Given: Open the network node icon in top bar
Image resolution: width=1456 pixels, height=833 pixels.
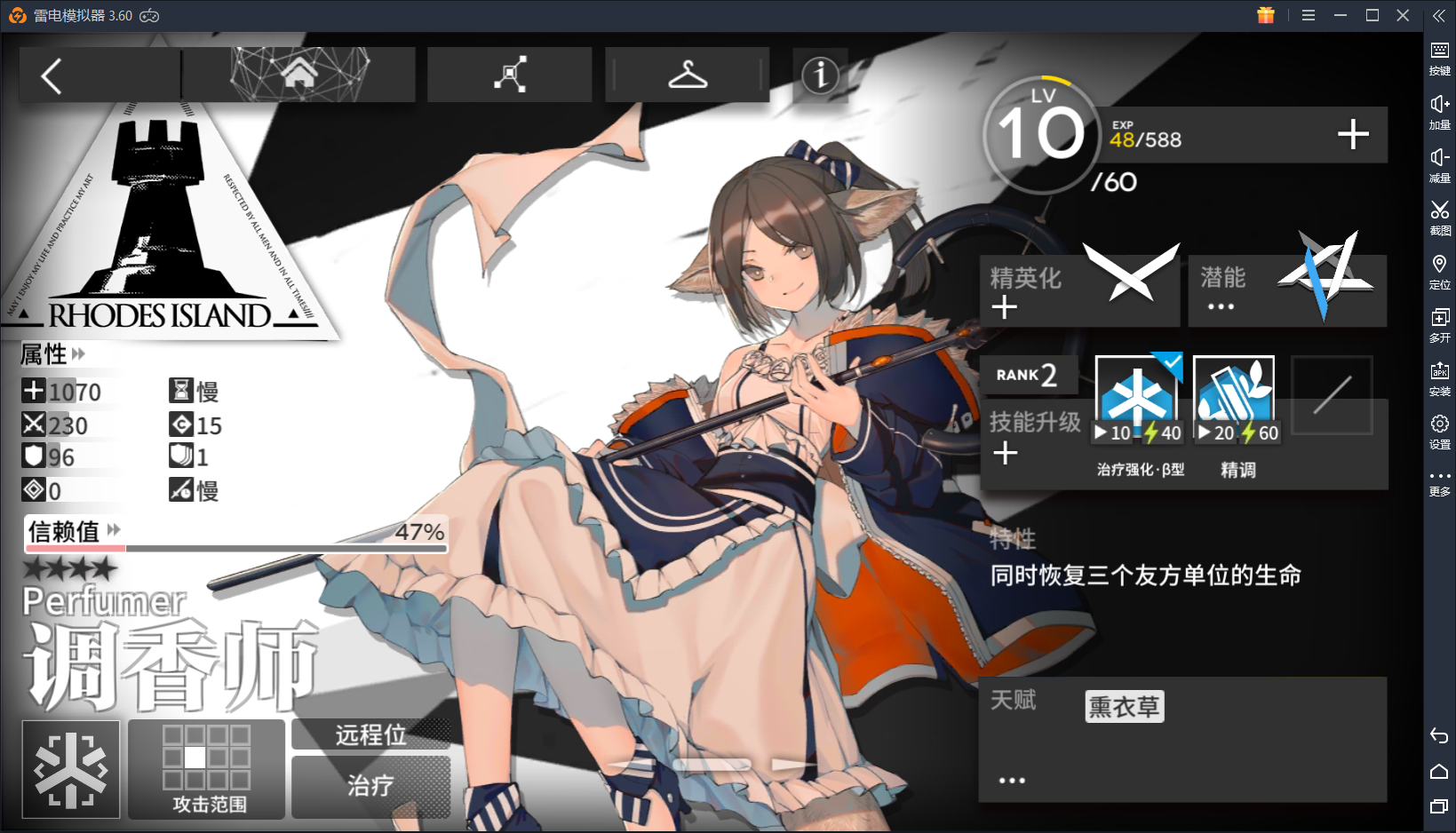Looking at the screenshot, I should click(x=509, y=75).
